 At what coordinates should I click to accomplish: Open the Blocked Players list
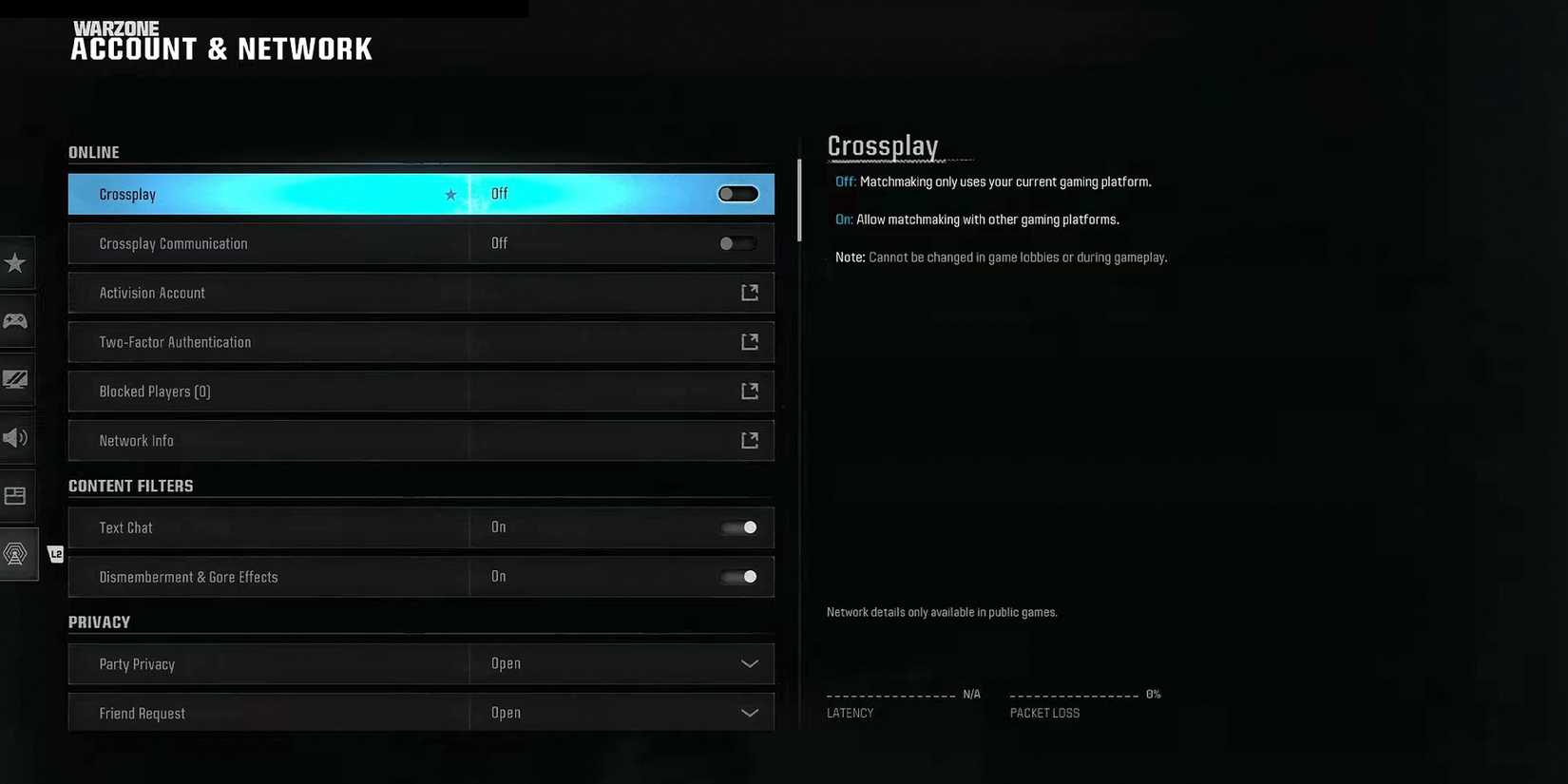[421, 391]
